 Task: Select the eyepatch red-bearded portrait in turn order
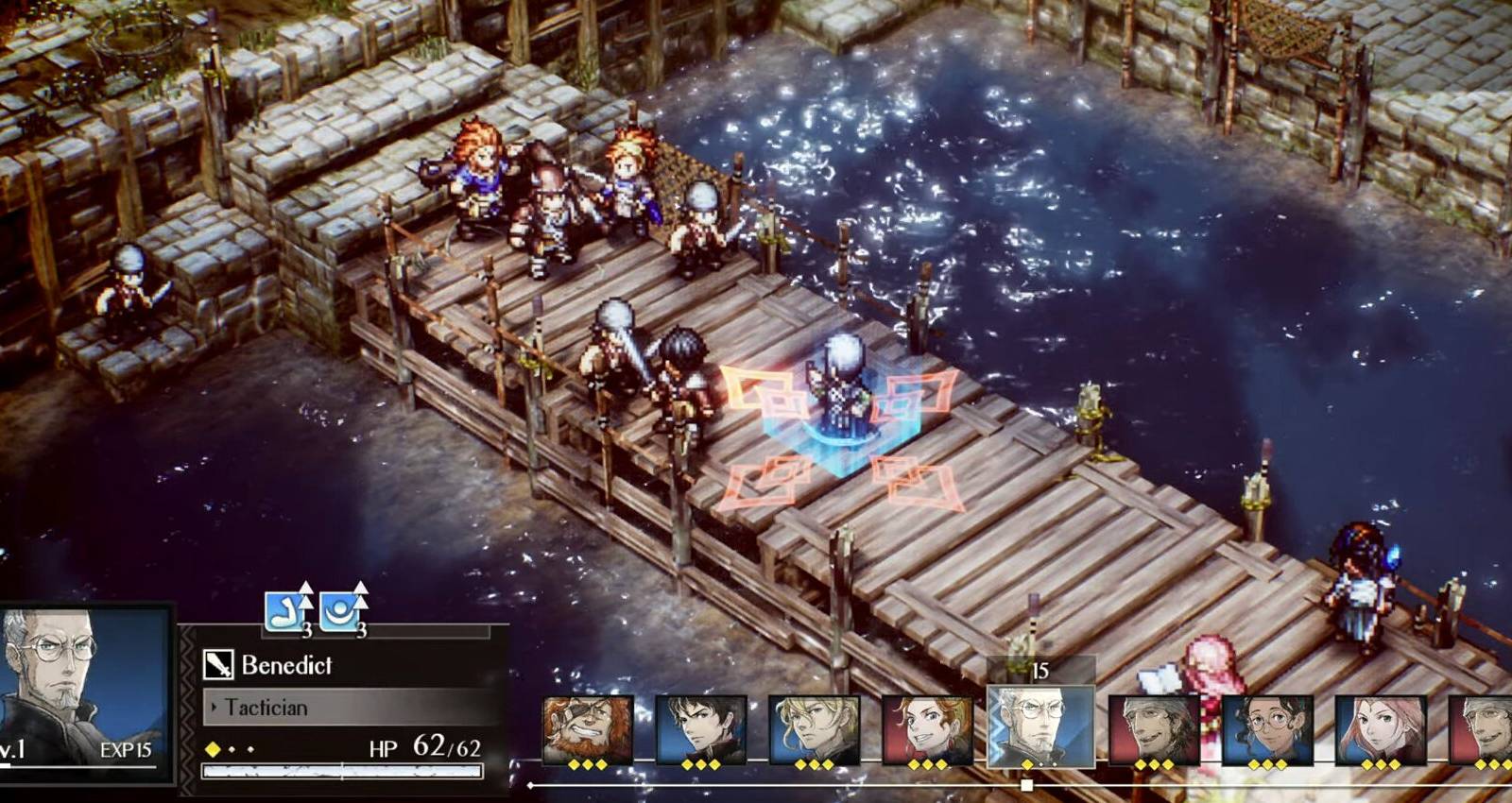(x=587, y=729)
